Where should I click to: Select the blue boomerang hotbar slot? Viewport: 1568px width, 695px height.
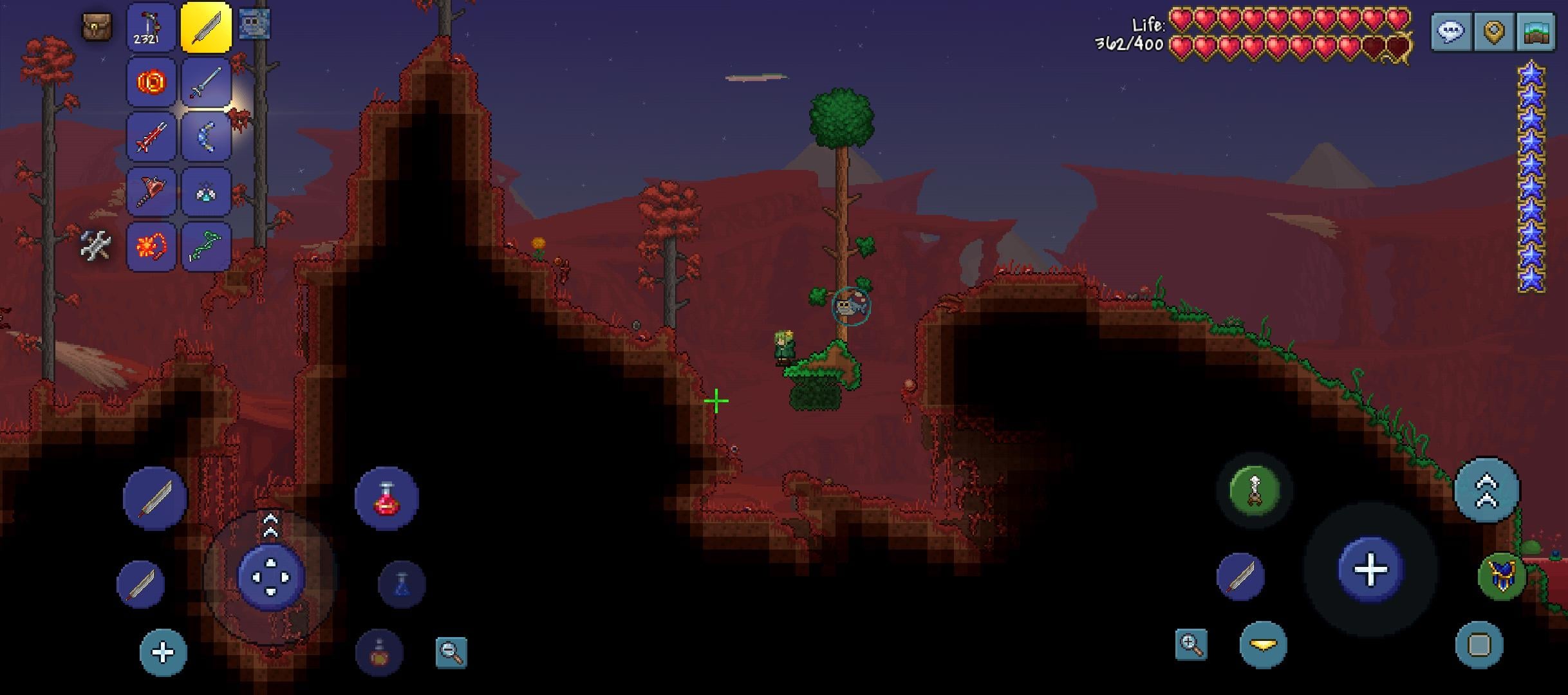click(206, 137)
